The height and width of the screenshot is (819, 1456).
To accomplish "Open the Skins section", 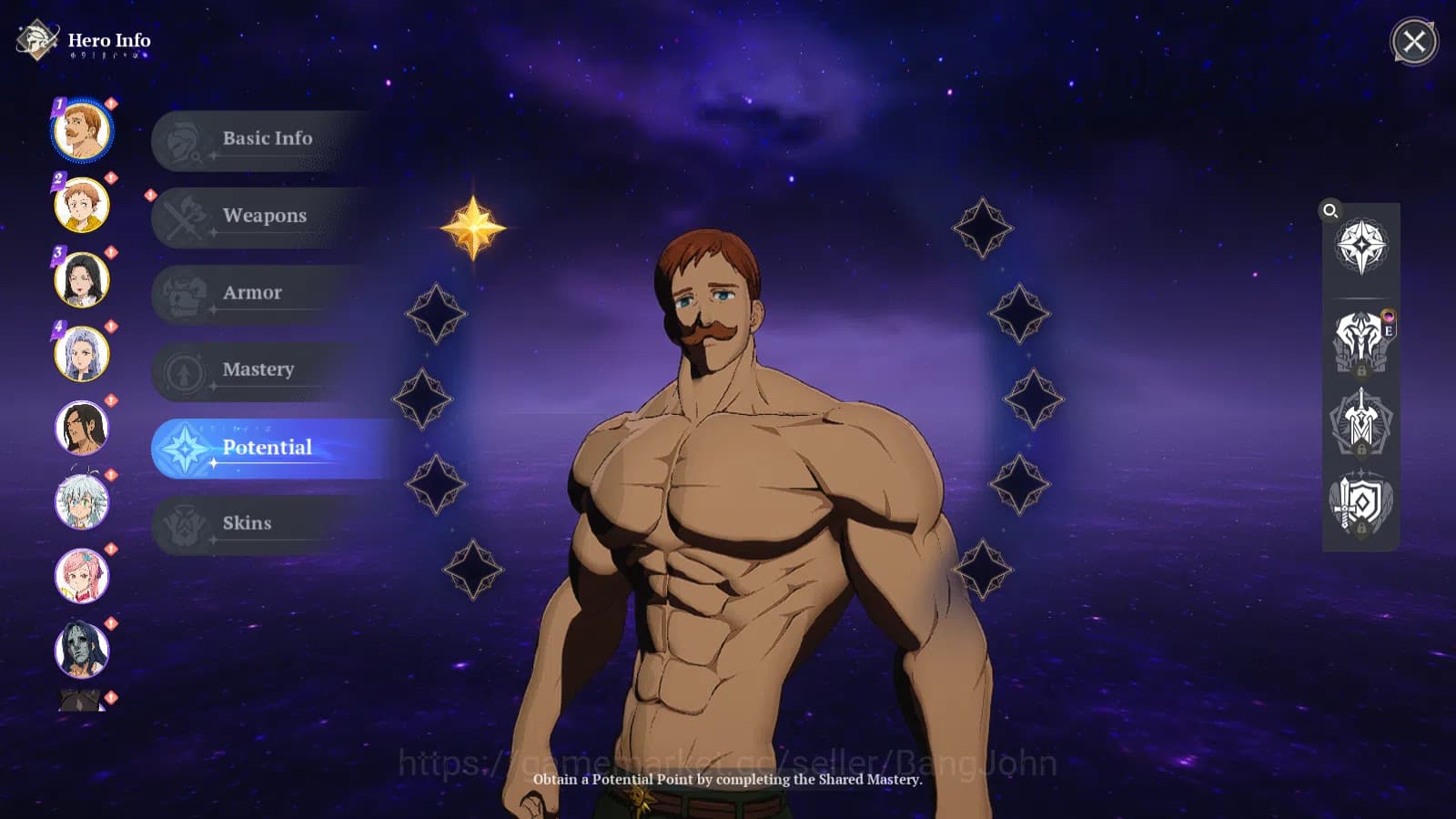I will [x=247, y=523].
